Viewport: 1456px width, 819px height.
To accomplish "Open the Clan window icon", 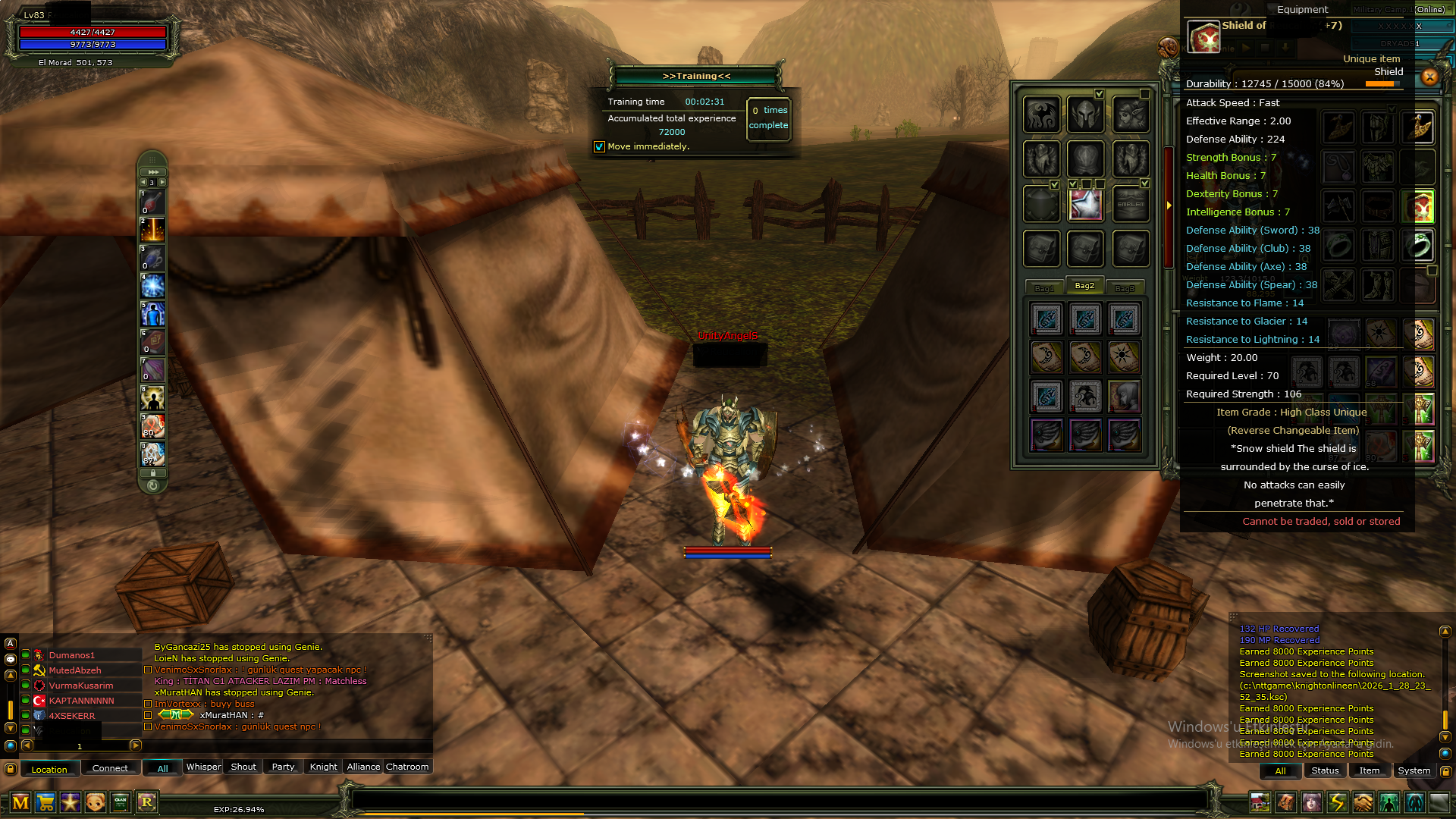I will [121, 803].
